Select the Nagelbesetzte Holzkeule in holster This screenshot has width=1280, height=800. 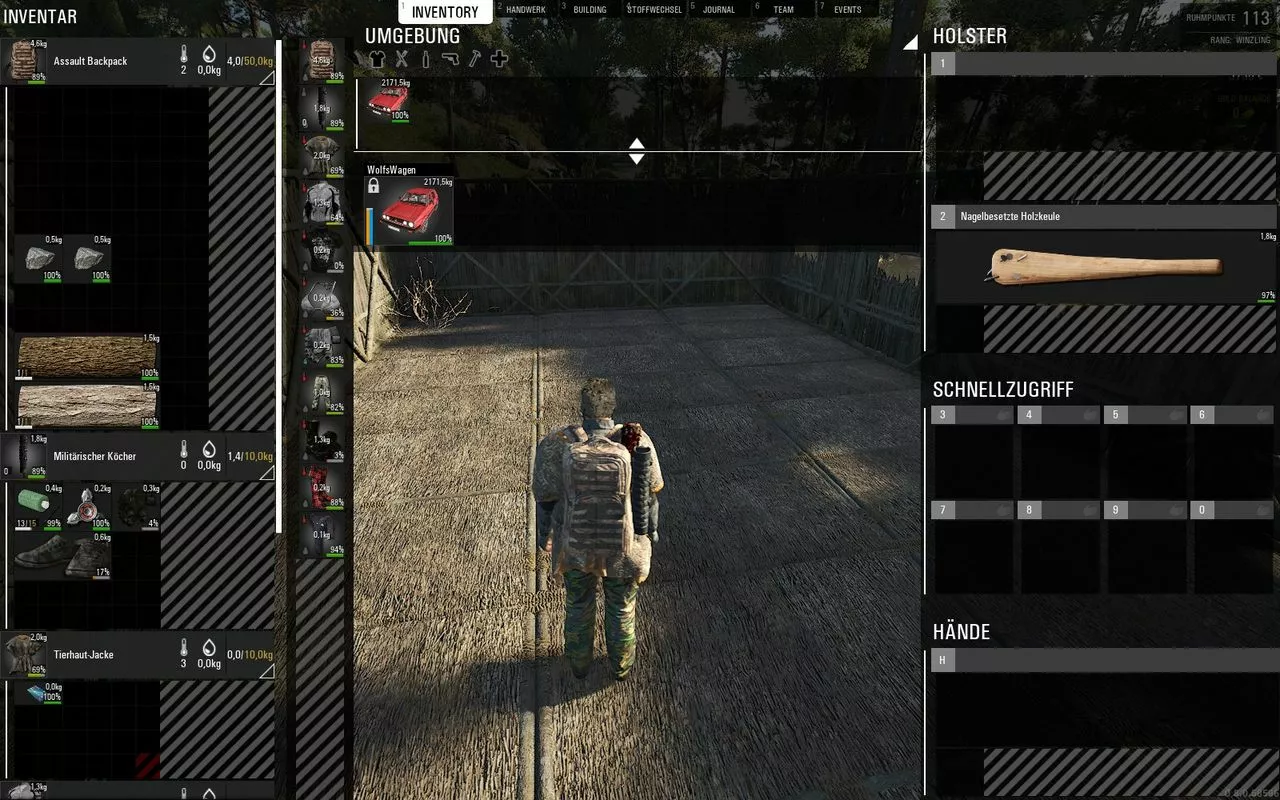point(1105,268)
